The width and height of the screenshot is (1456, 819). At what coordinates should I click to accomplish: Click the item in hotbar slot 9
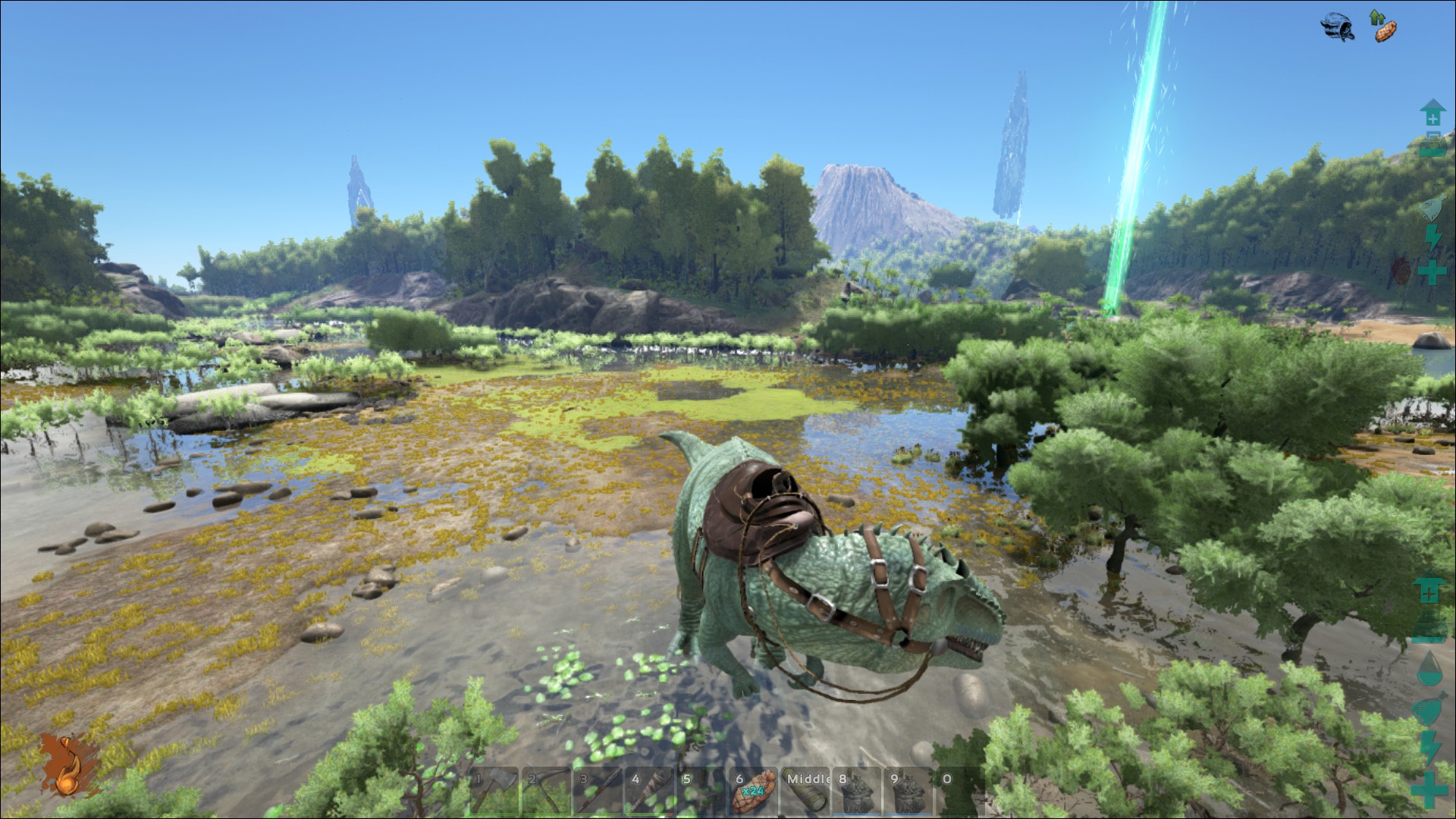click(909, 792)
